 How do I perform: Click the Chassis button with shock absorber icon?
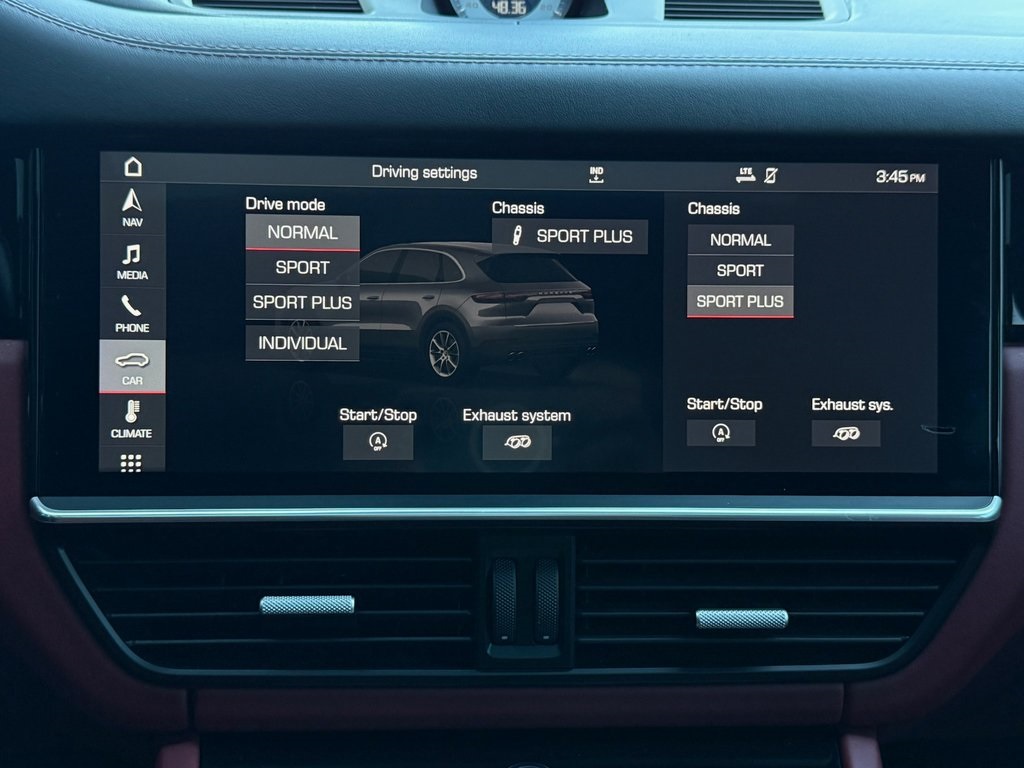pos(570,237)
